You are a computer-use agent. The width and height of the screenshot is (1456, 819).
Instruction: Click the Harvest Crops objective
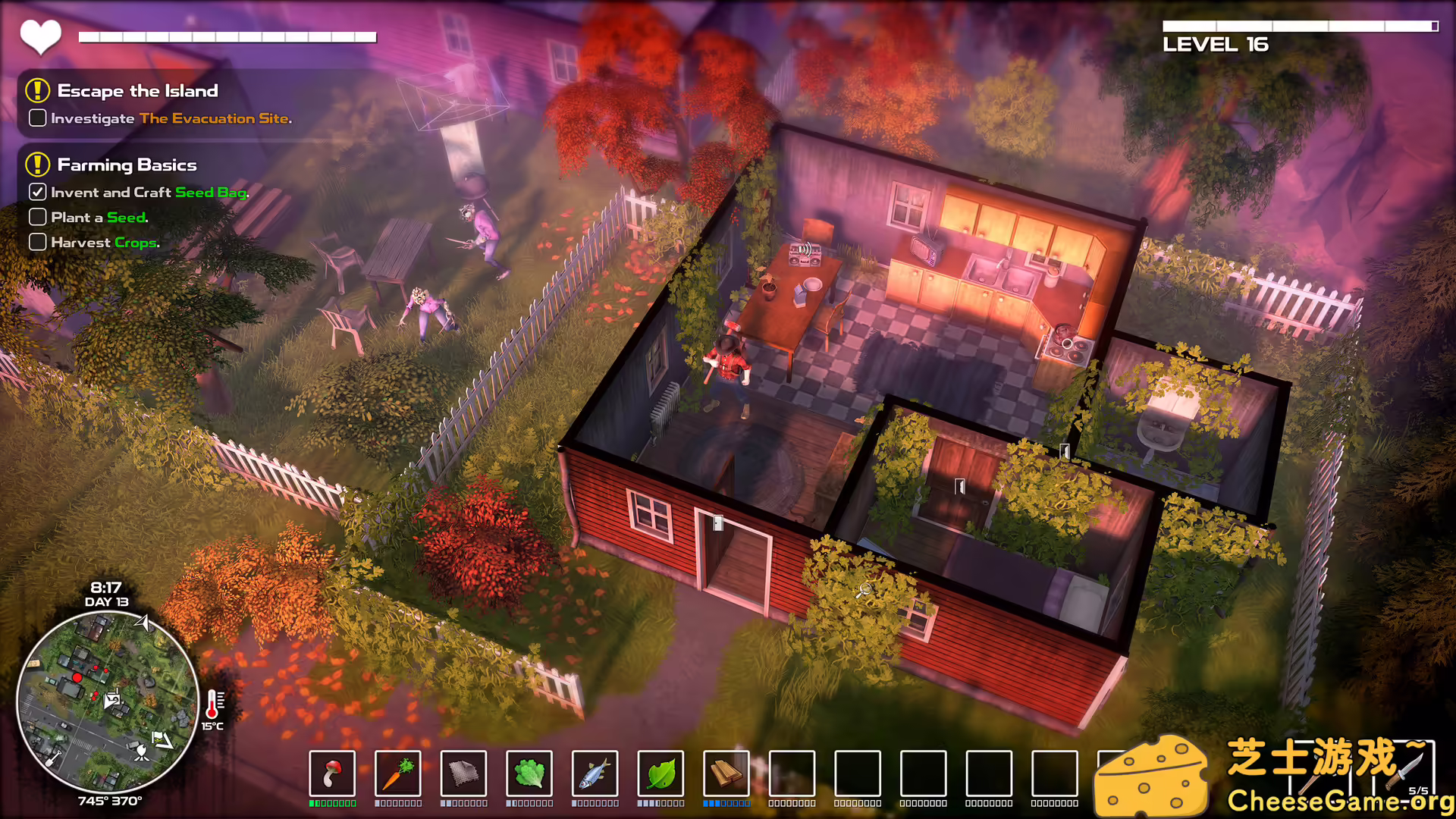pos(105,243)
